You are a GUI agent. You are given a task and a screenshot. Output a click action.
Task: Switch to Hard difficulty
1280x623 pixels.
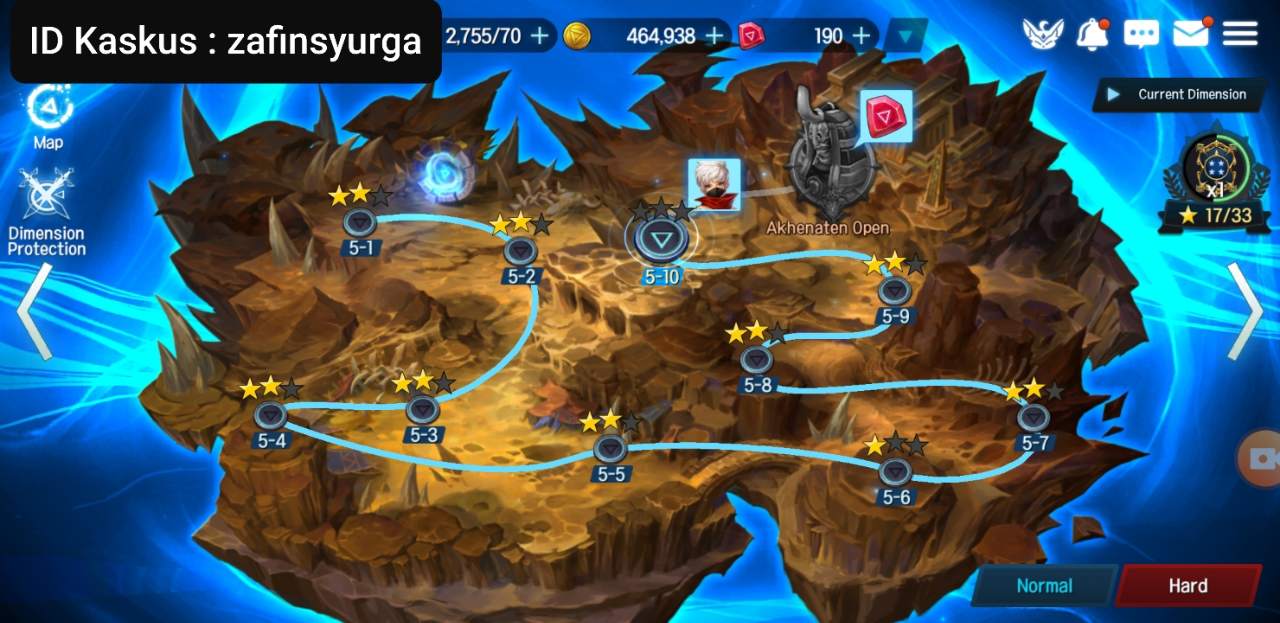[1188, 586]
